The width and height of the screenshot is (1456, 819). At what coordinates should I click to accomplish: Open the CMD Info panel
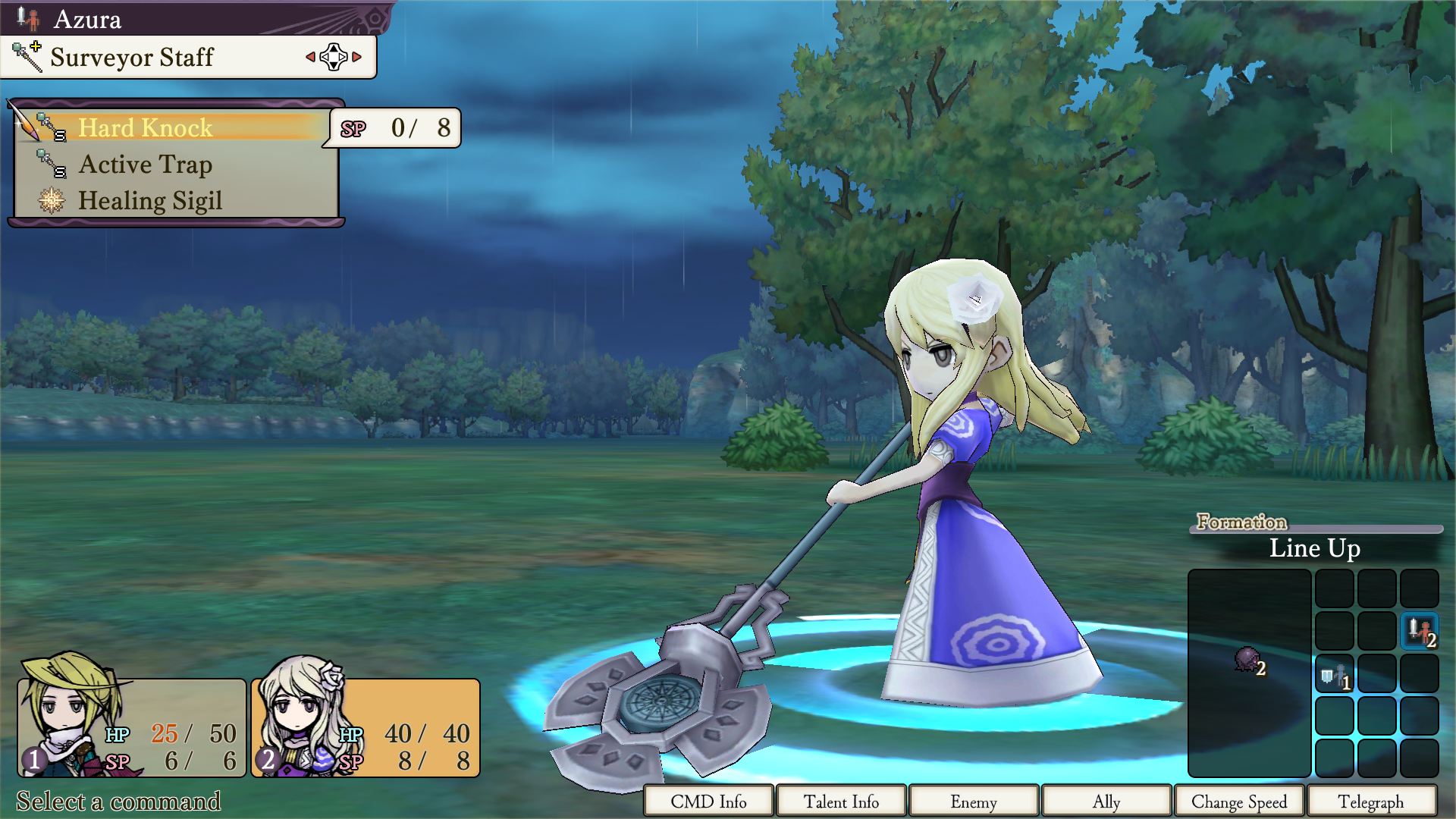pyautogui.click(x=708, y=802)
